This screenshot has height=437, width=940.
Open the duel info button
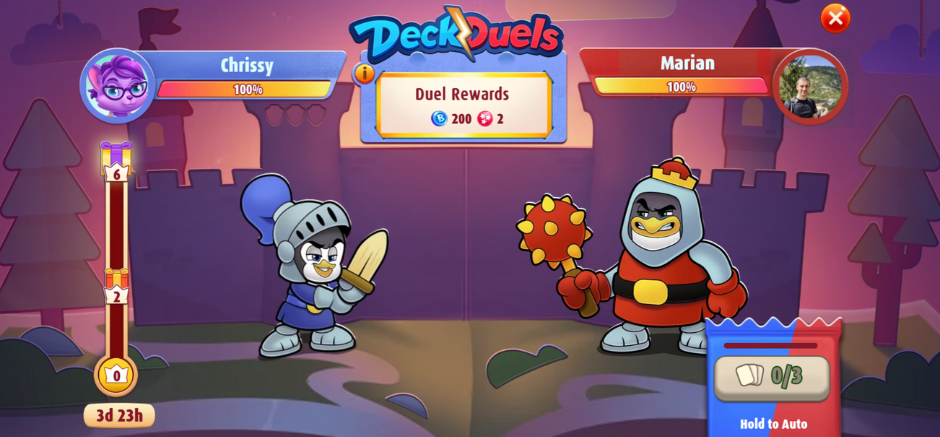[365, 74]
